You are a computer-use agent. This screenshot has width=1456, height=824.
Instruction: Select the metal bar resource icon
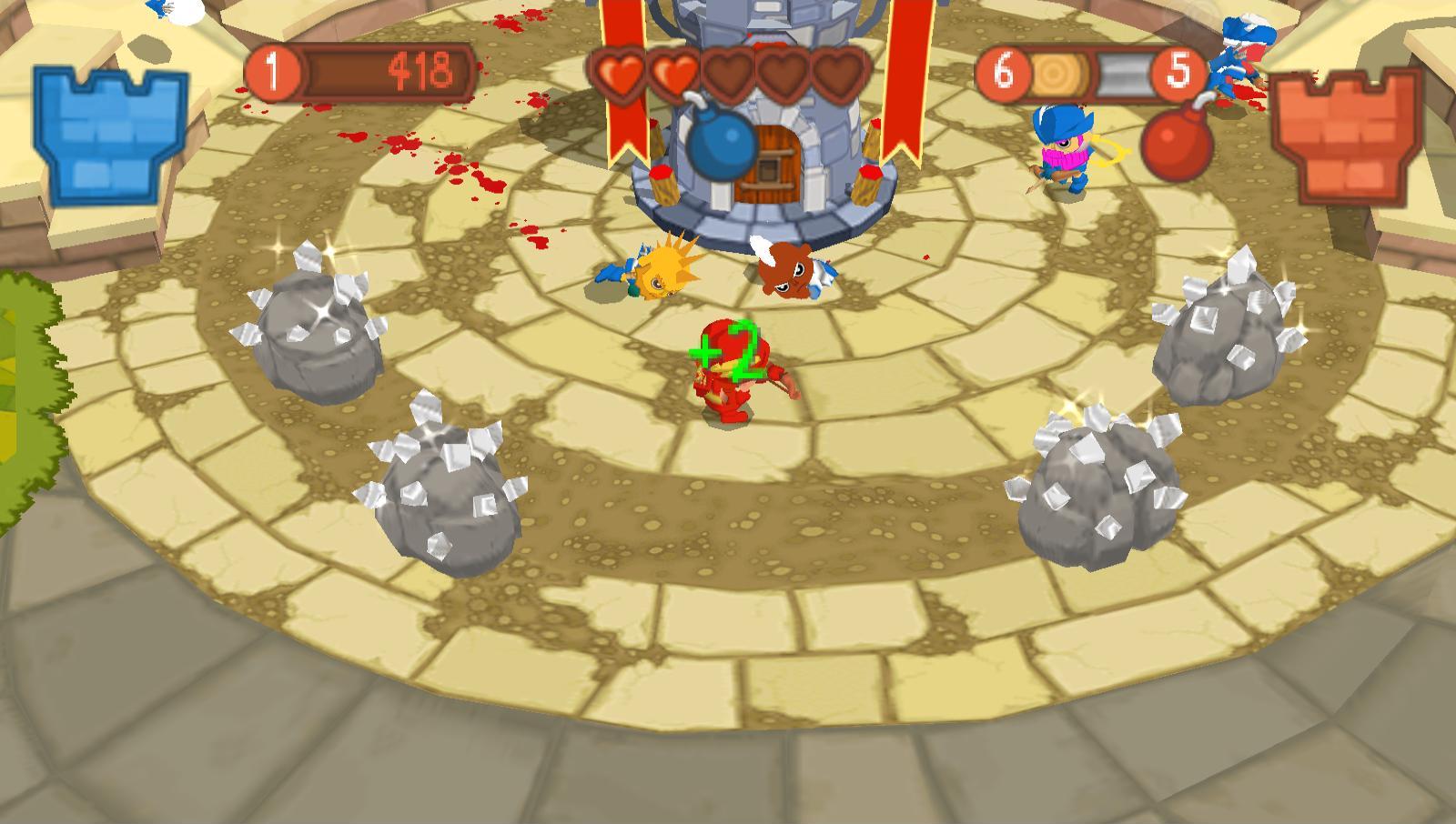coord(1121,71)
